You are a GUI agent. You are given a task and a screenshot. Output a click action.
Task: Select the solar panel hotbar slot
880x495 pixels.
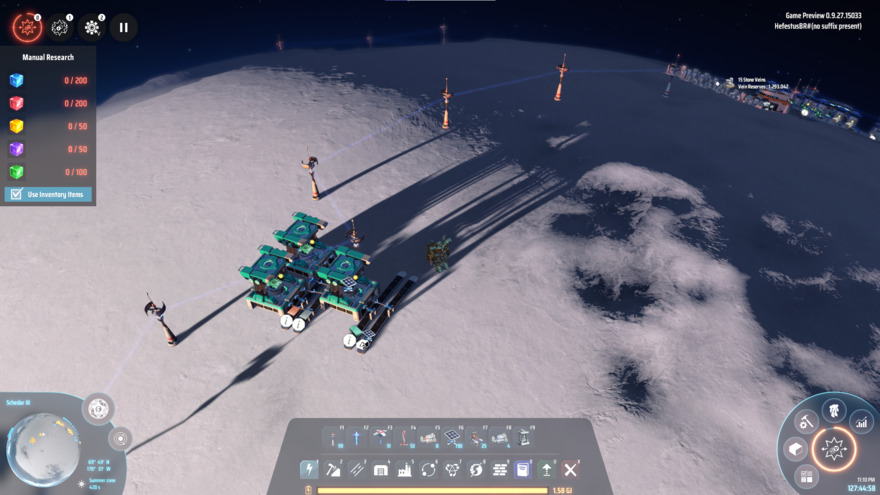click(x=452, y=438)
